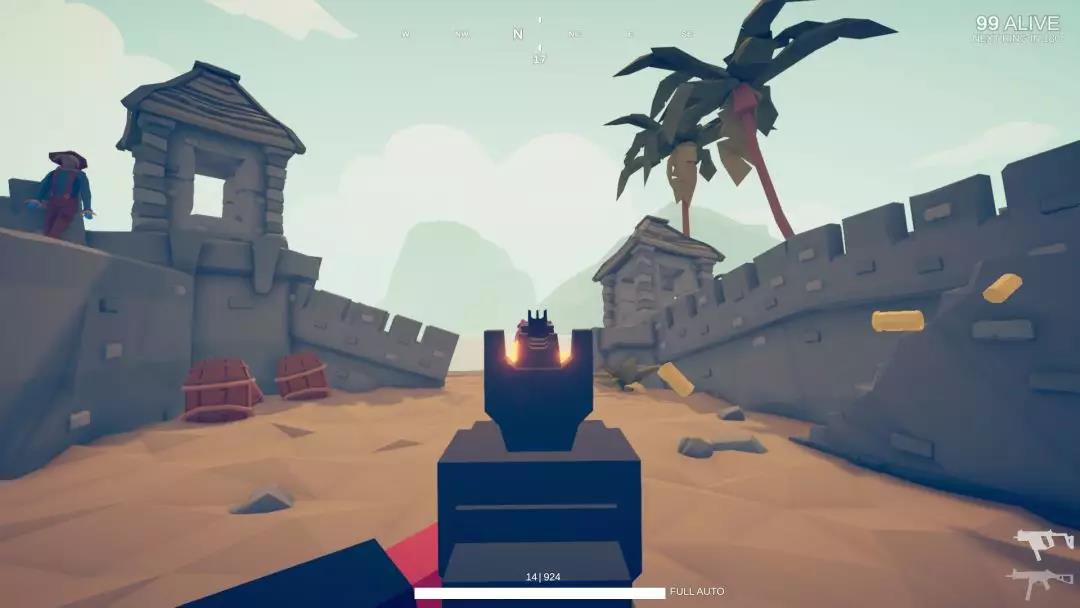Viewport: 1080px width, 608px height.
Task: Select the bright Vector submachine gun icon
Action: pyautogui.click(x=1042, y=542)
